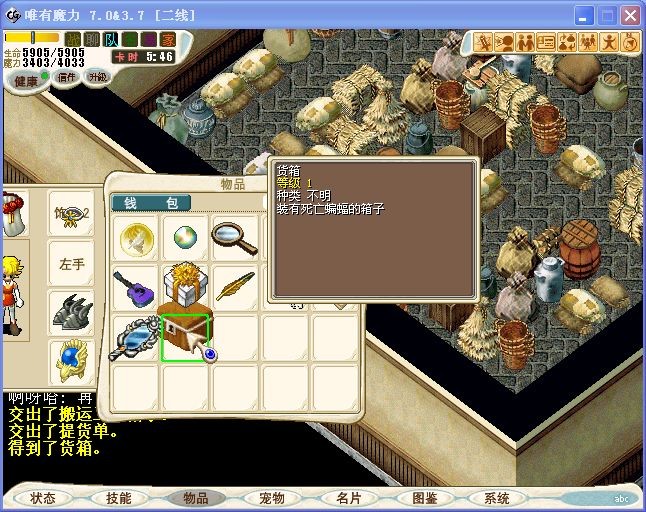Select the golden feather item
Image resolution: width=646 pixels, height=512 pixels.
(234, 286)
